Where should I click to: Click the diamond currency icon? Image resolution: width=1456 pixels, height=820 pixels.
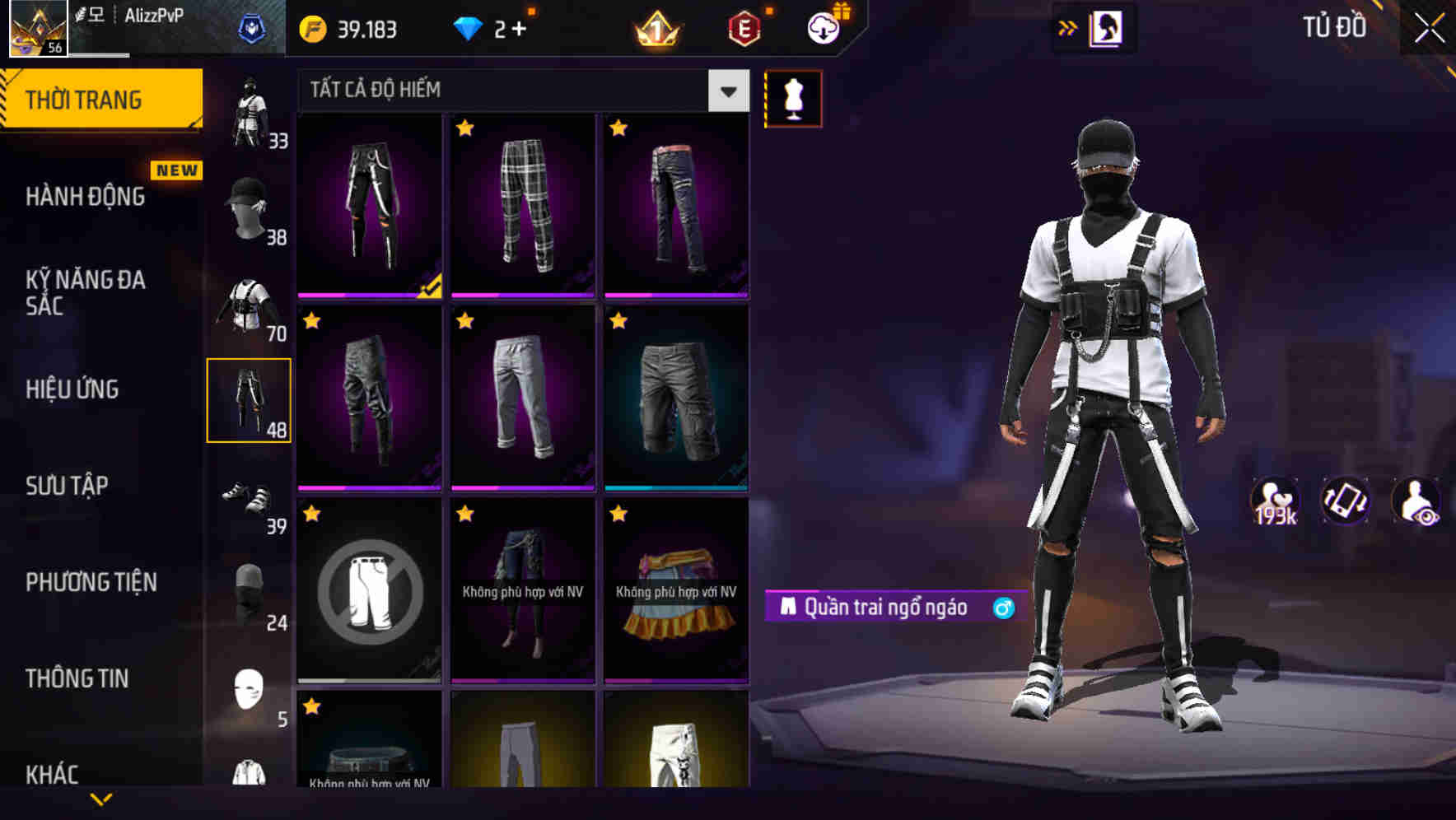pyautogui.click(x=469, y=27)
